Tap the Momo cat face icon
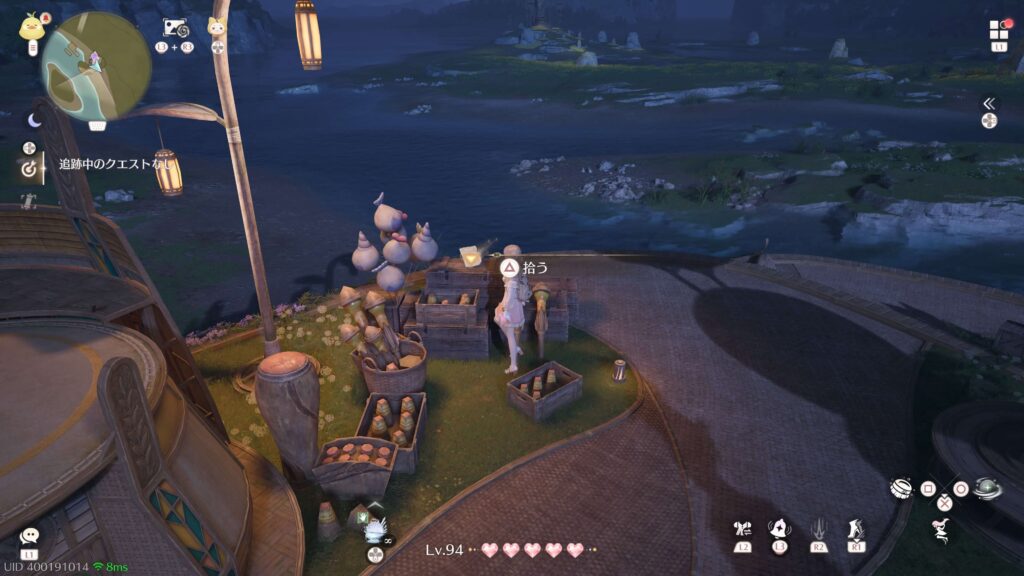This screenshot has width=1024, height=576. click(216, 28)
